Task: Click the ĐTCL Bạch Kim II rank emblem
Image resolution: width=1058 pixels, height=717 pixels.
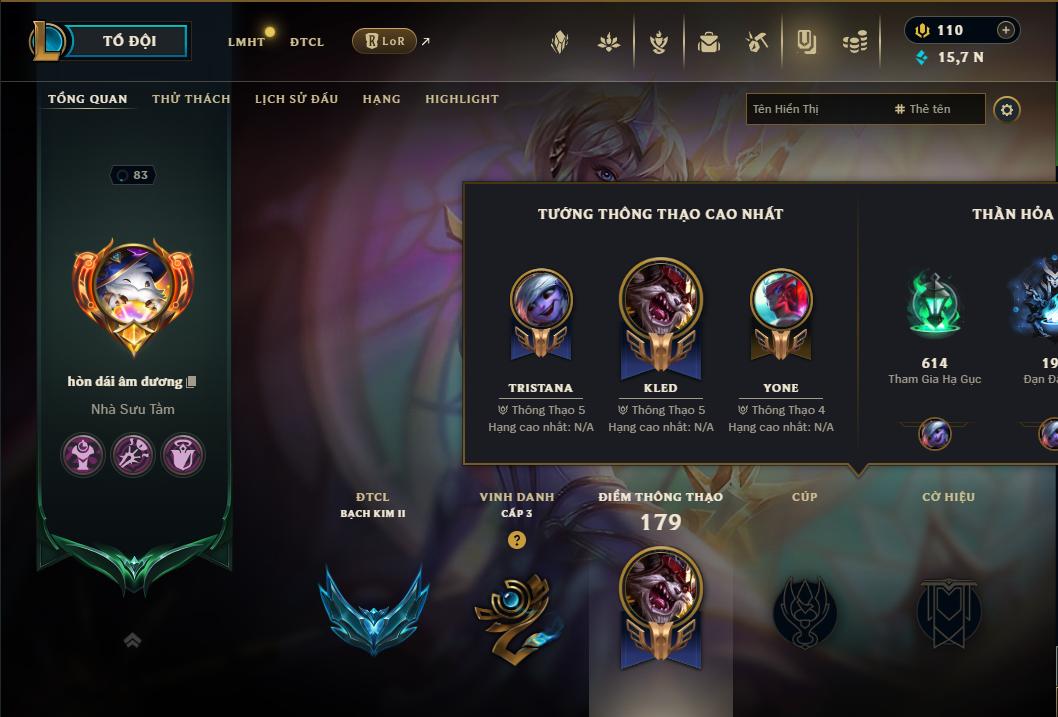Action: [372, 608]
